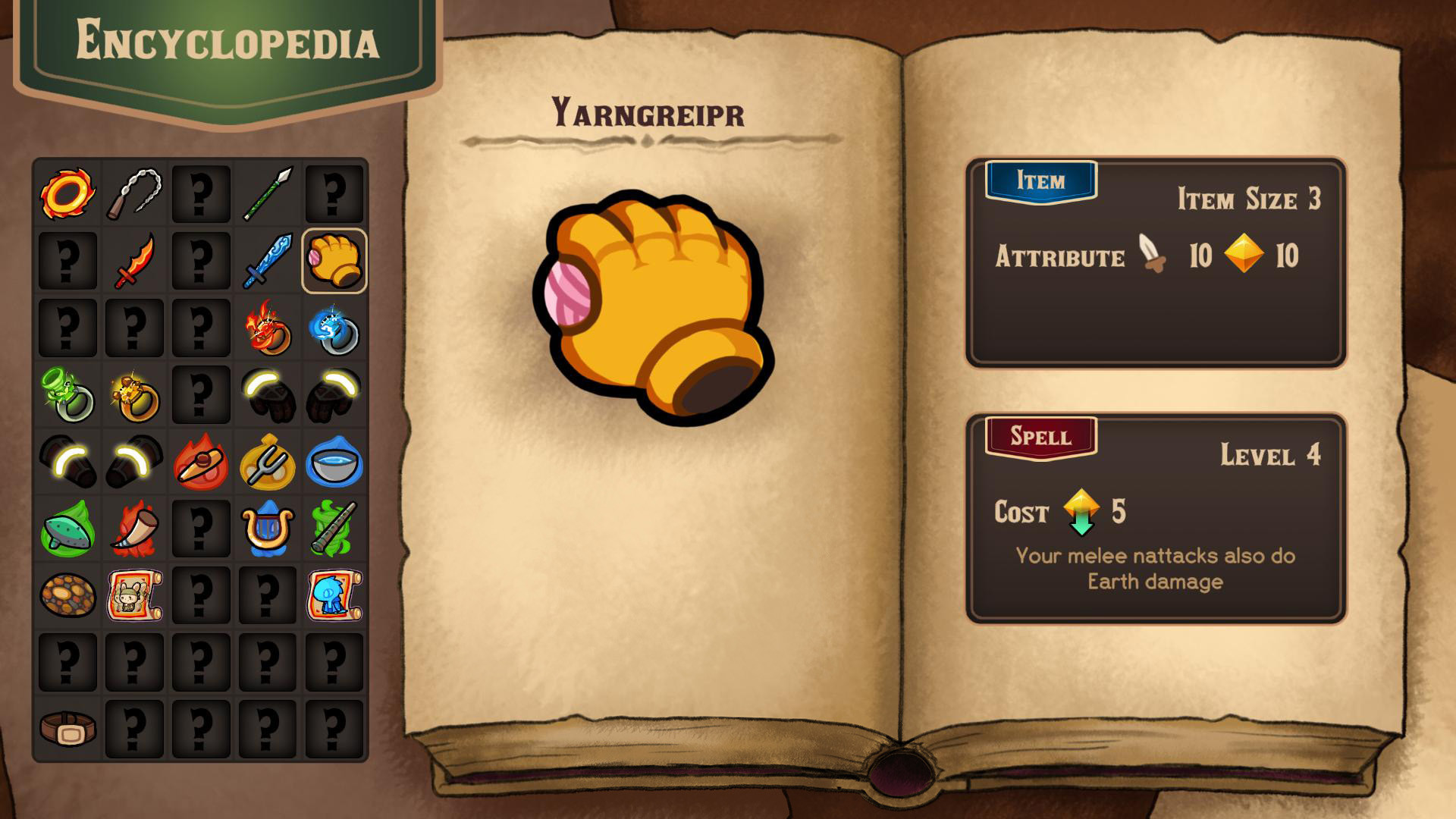Open the fire ring entry
The height and width of the screenshot is (819, 1456).
pyautogui.click(x=268, y=327)
